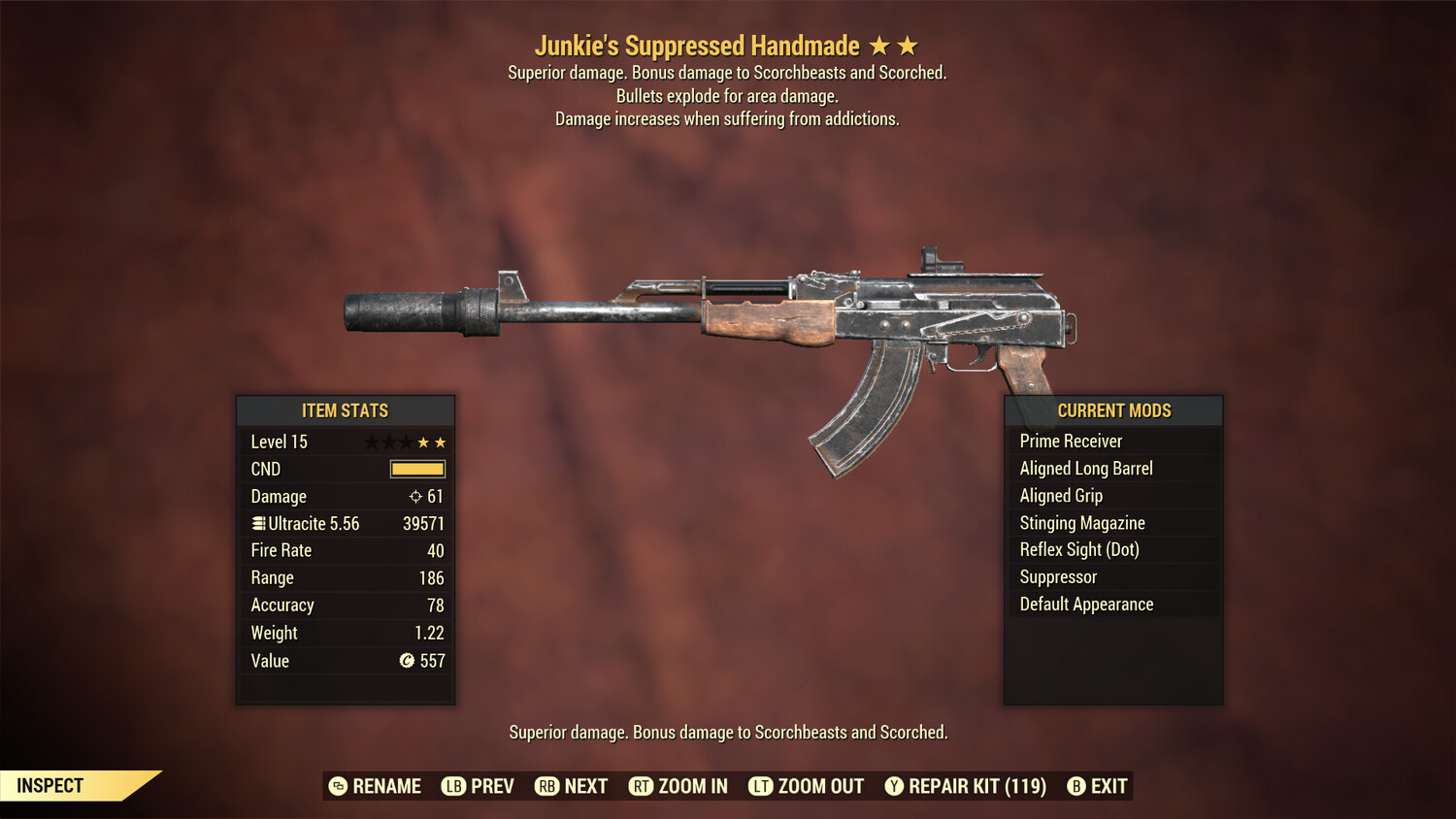
Task: Toggle Default Appearance in Current Mods
Action: point(1086,604)
